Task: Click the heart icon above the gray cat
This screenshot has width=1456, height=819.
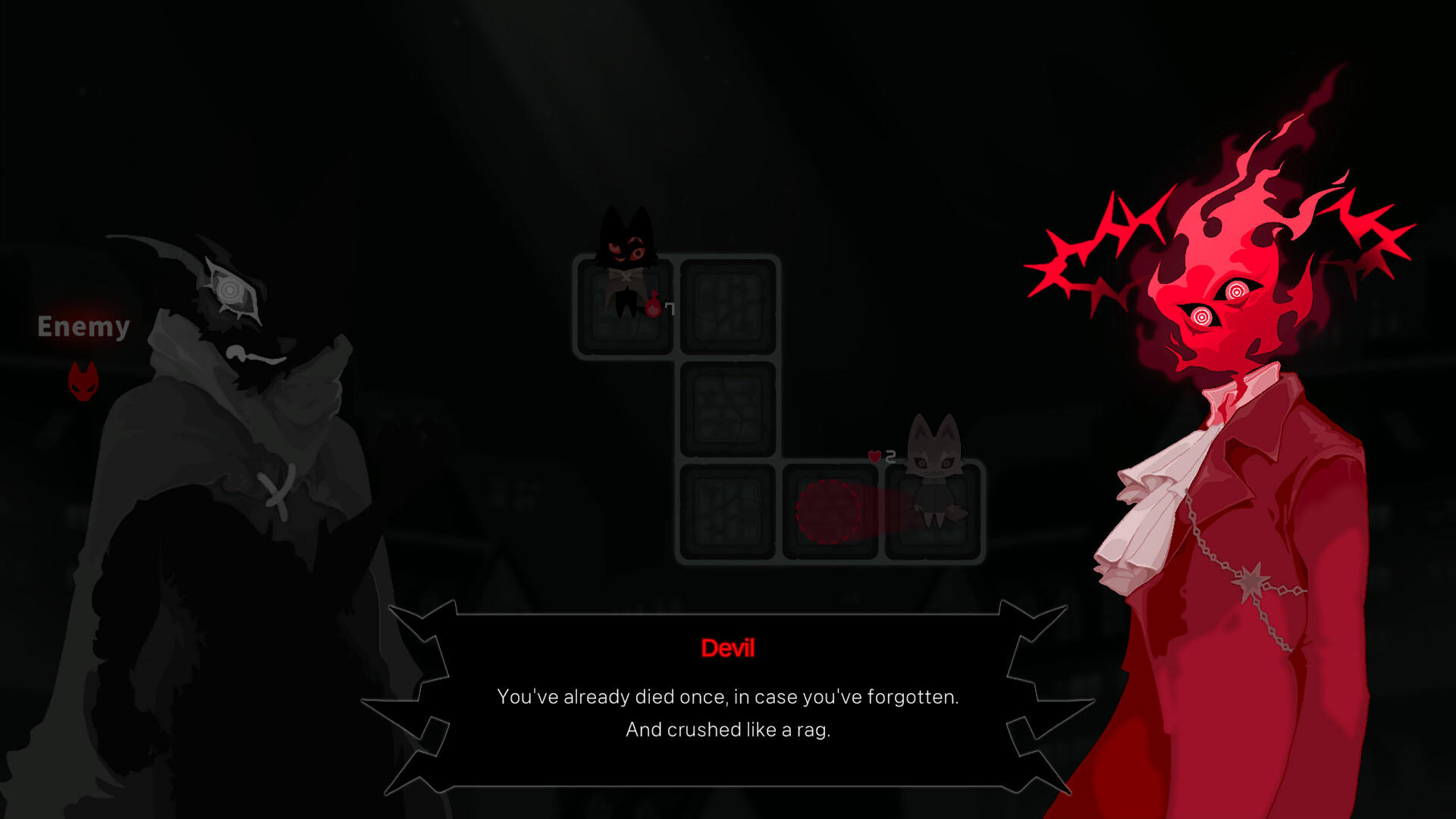Action: tap(874, 456)
